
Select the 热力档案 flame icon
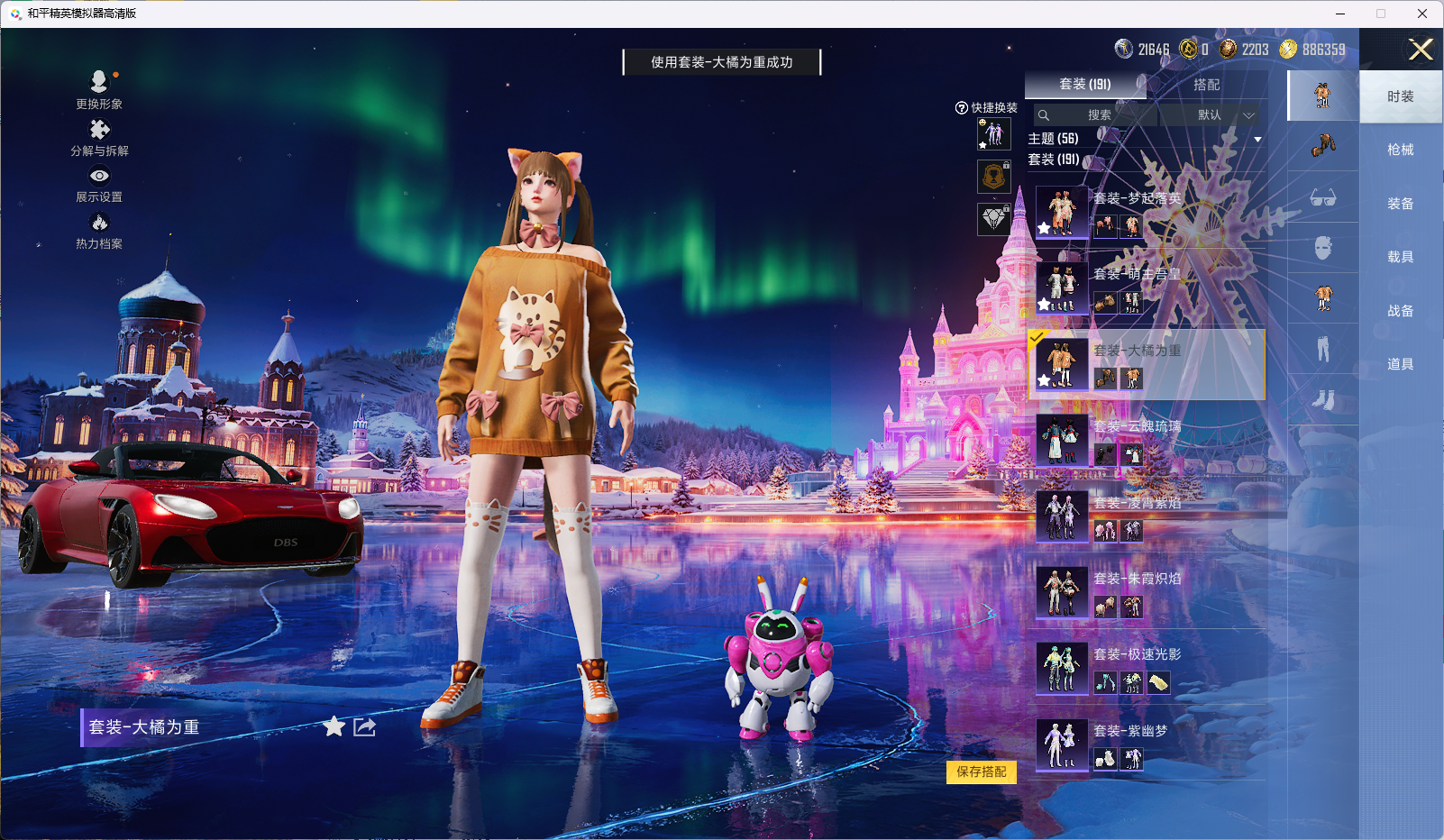coord(99,222)
